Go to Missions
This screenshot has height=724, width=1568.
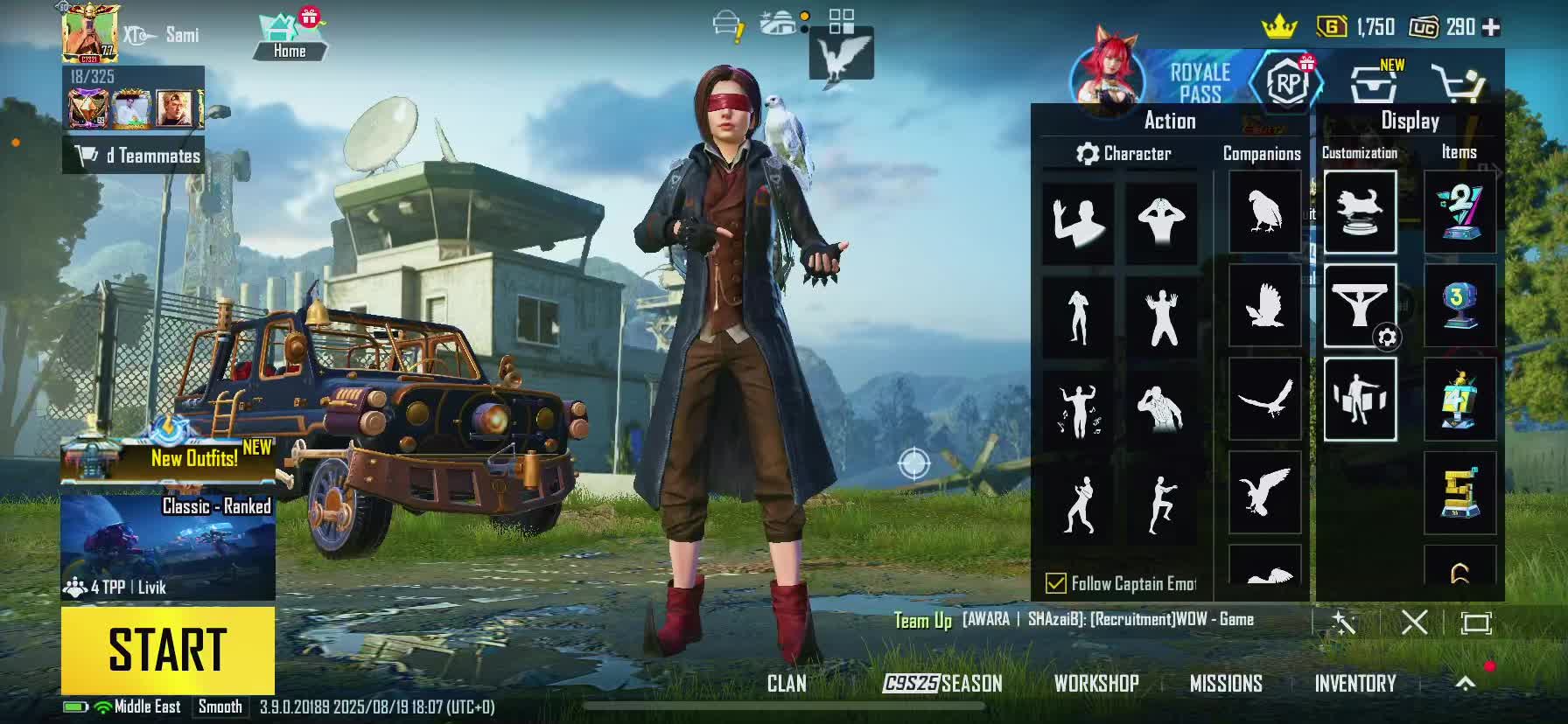[x=1226, y=684]
